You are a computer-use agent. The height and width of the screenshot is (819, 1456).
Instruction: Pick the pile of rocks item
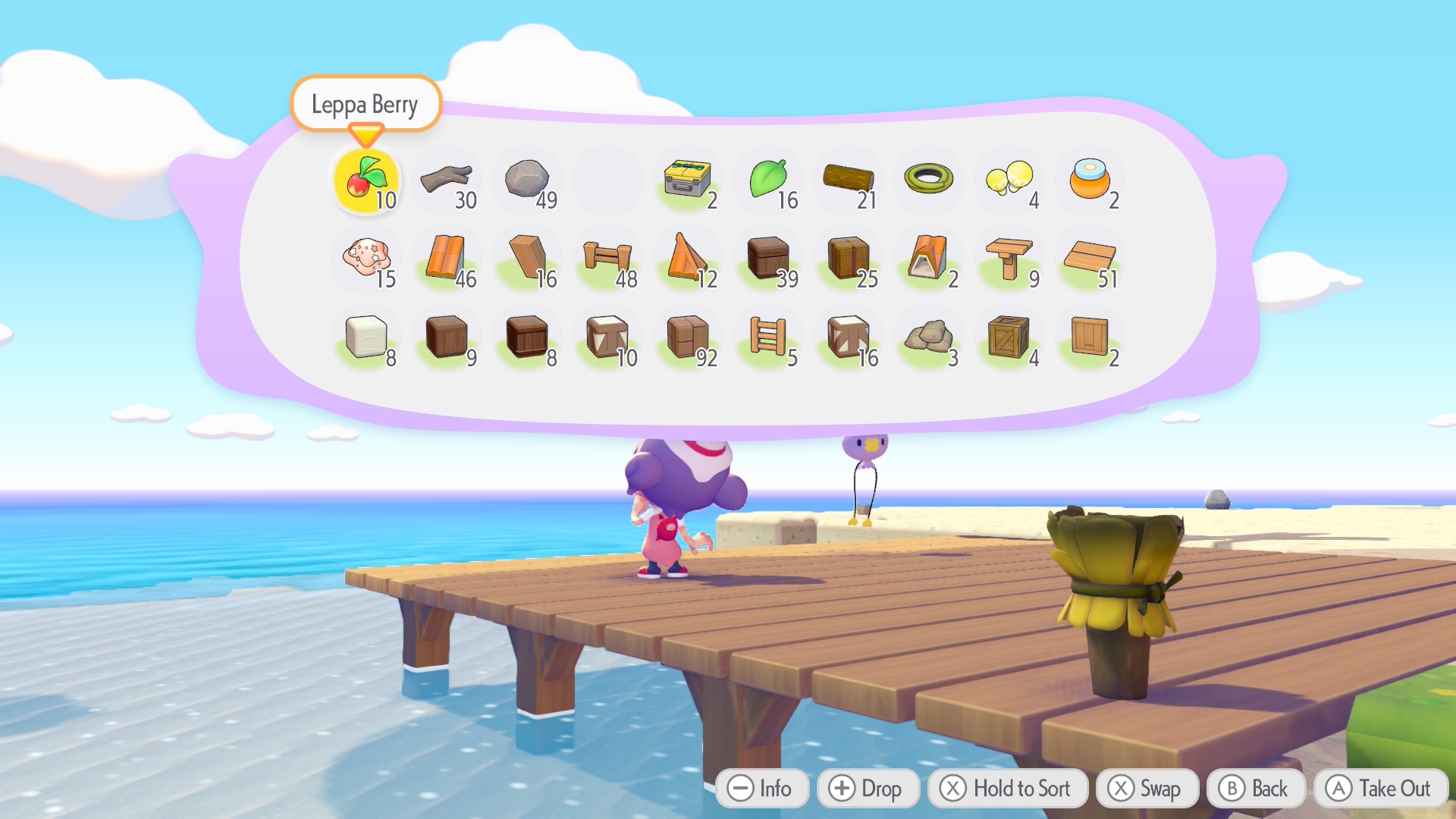[x=929, y=337]
